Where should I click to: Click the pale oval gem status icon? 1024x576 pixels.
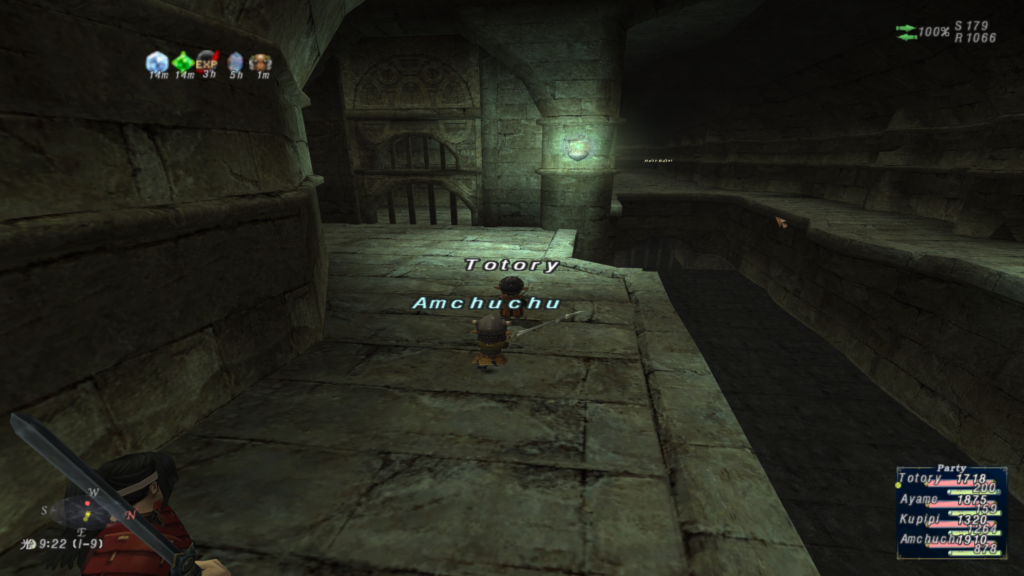pos(235,62)
